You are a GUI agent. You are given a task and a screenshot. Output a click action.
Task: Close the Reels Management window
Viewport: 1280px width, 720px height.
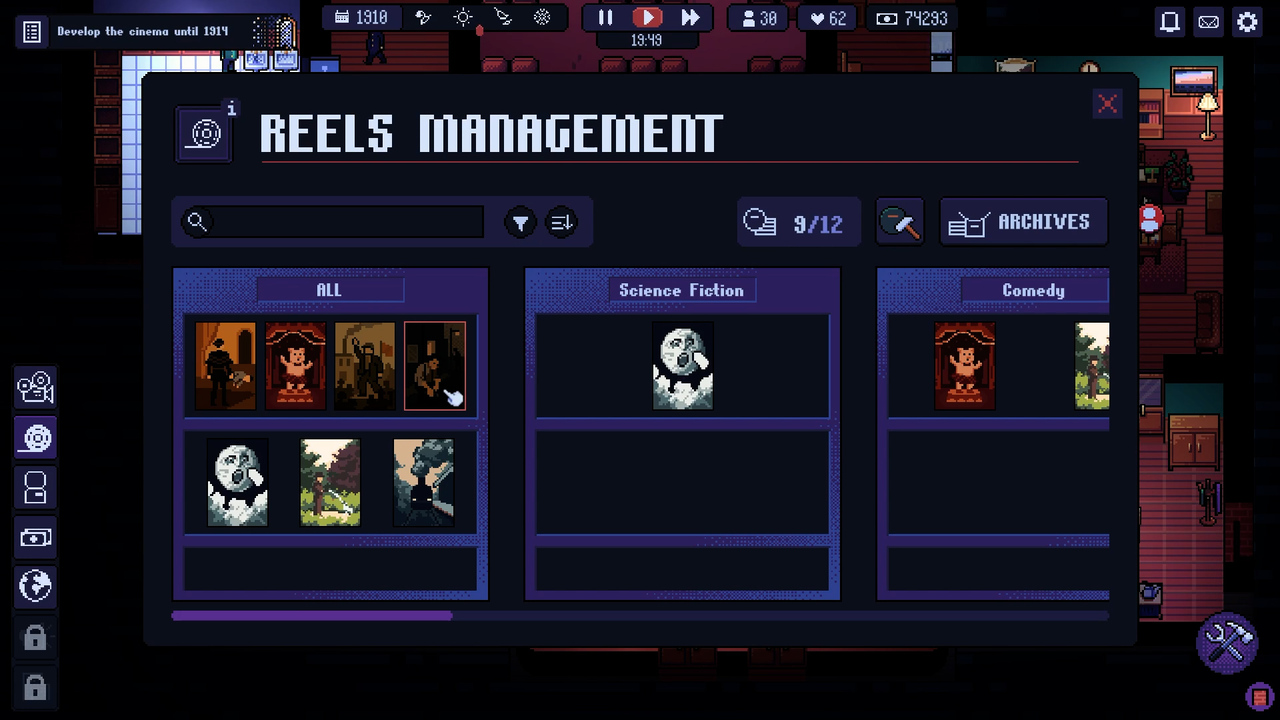point(1107,104)
